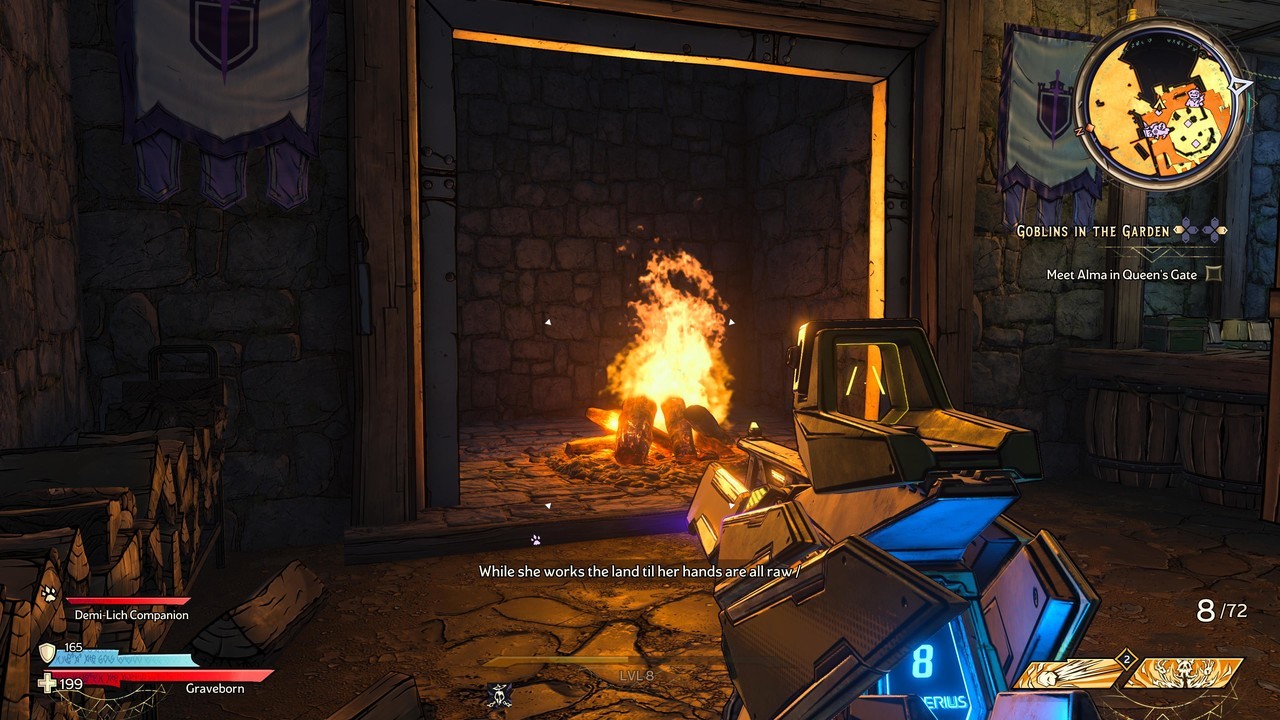The image size is (1280, 720).
Task: Use the fist melee strike skill icon
Action: click(x=1068, y=674)
